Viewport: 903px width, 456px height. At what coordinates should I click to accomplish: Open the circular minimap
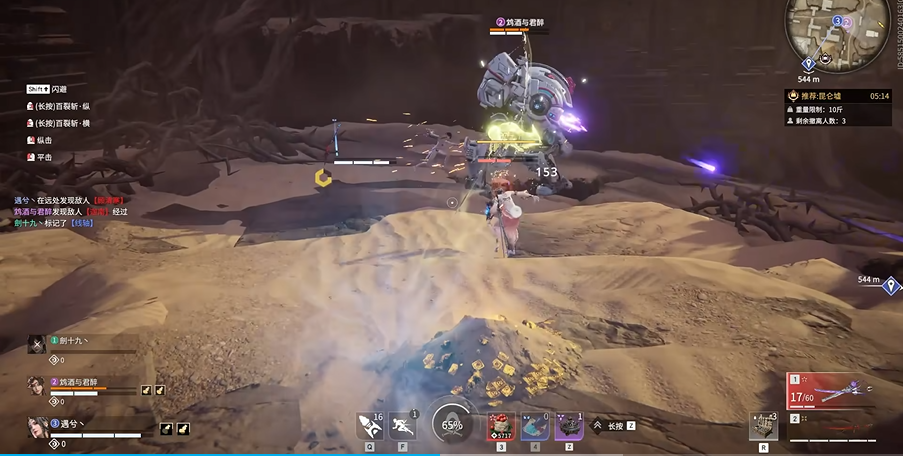coord(839,28)
